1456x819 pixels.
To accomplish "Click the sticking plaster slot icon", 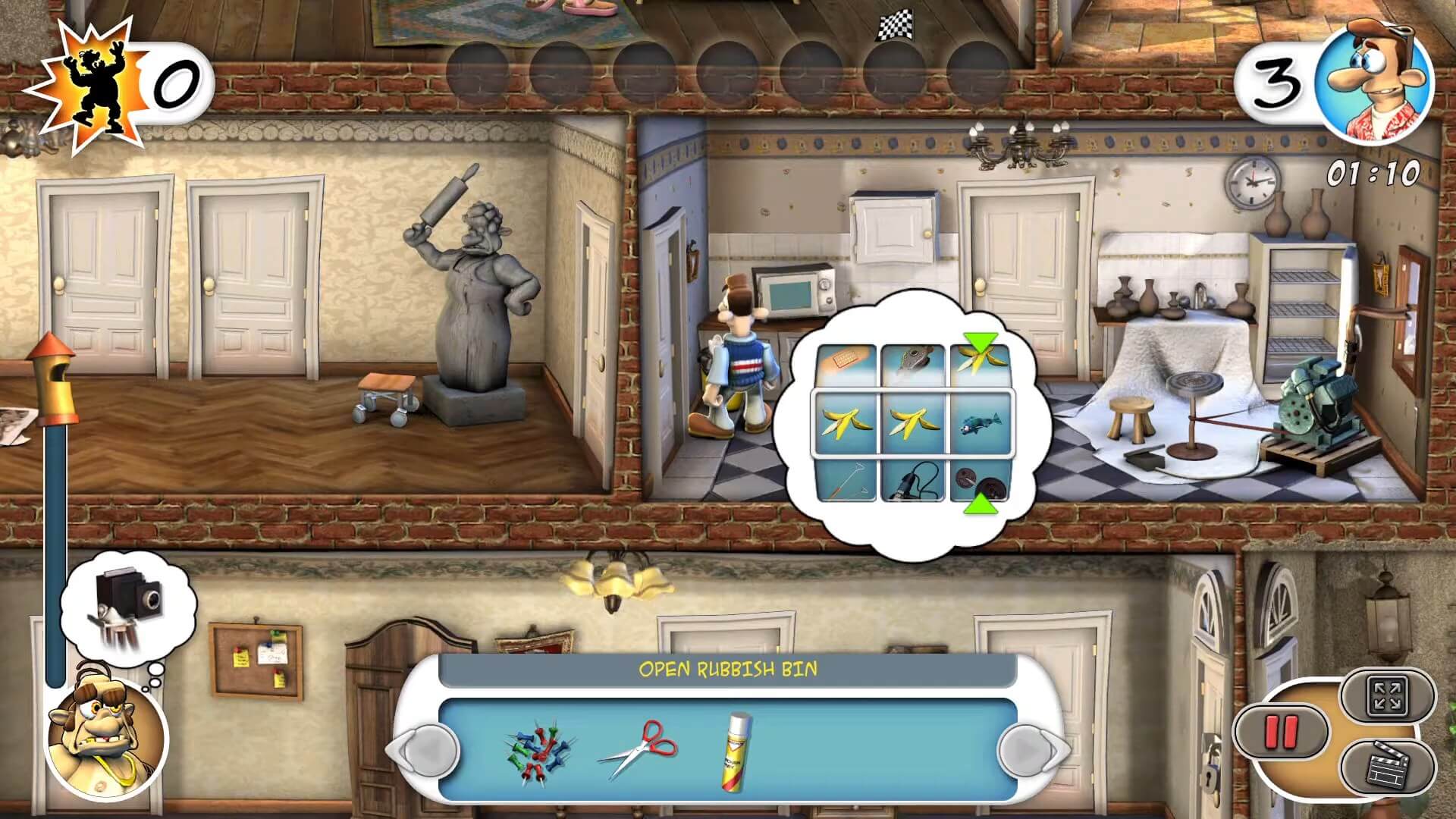I will (844, 356).
